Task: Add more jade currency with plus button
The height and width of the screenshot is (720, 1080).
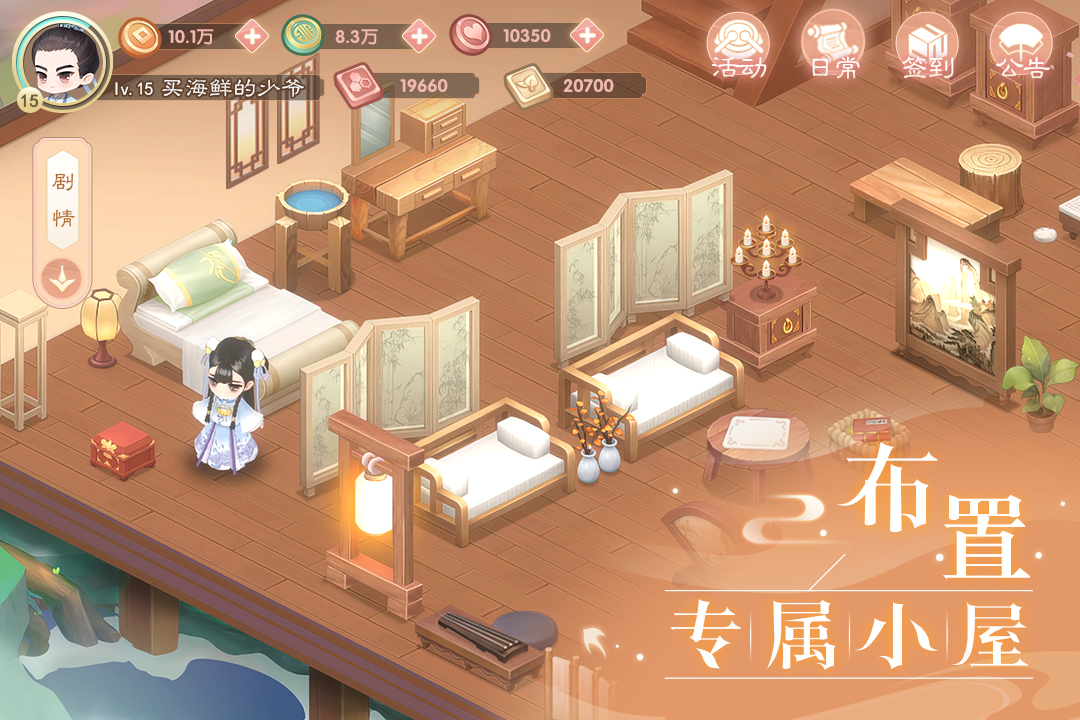Action: 419,37
